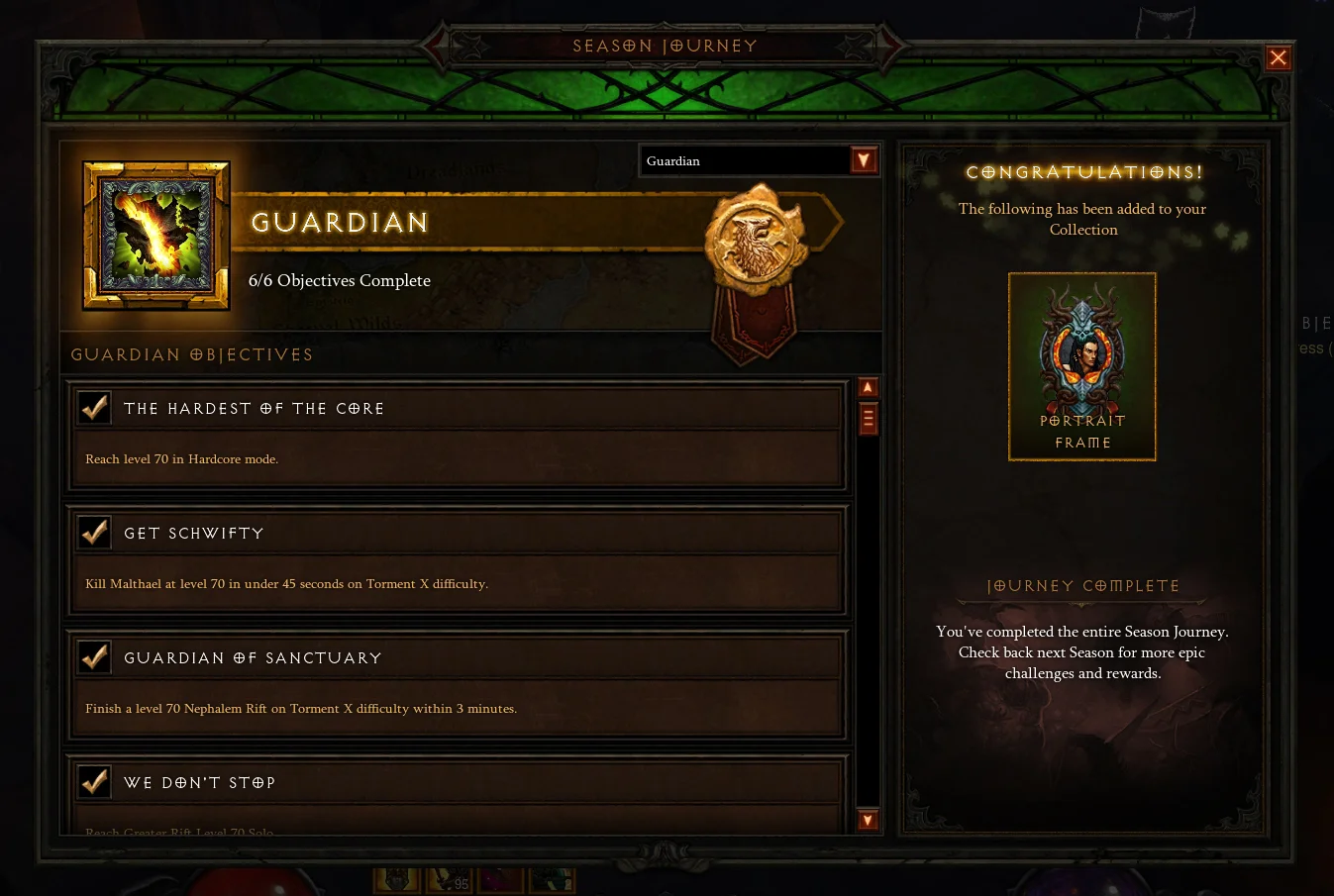Image resolution: width=1334 pixels, height=896 pixels.
Task: Click the golden lion seal medallion
Action: click(755, 240)
